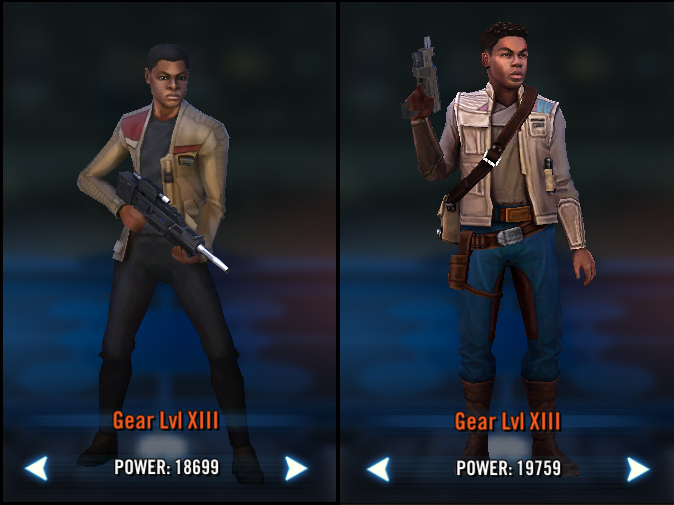Click right arrow beside Power 19759
Image resolution: width=674 pixels, height=505 pixels.
tap(637, 468)
